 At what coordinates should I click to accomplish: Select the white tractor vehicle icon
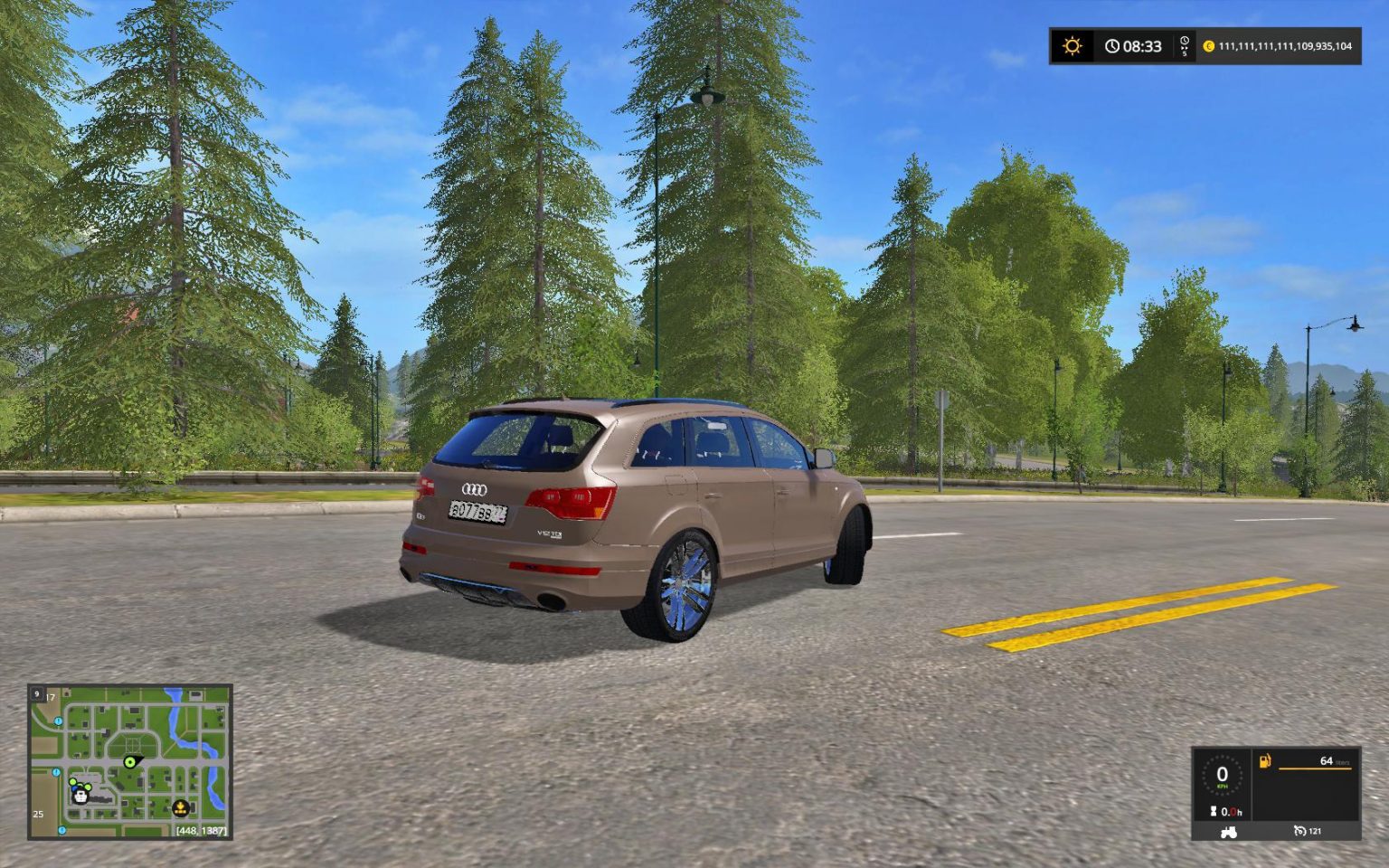[x=1228, y=831]
